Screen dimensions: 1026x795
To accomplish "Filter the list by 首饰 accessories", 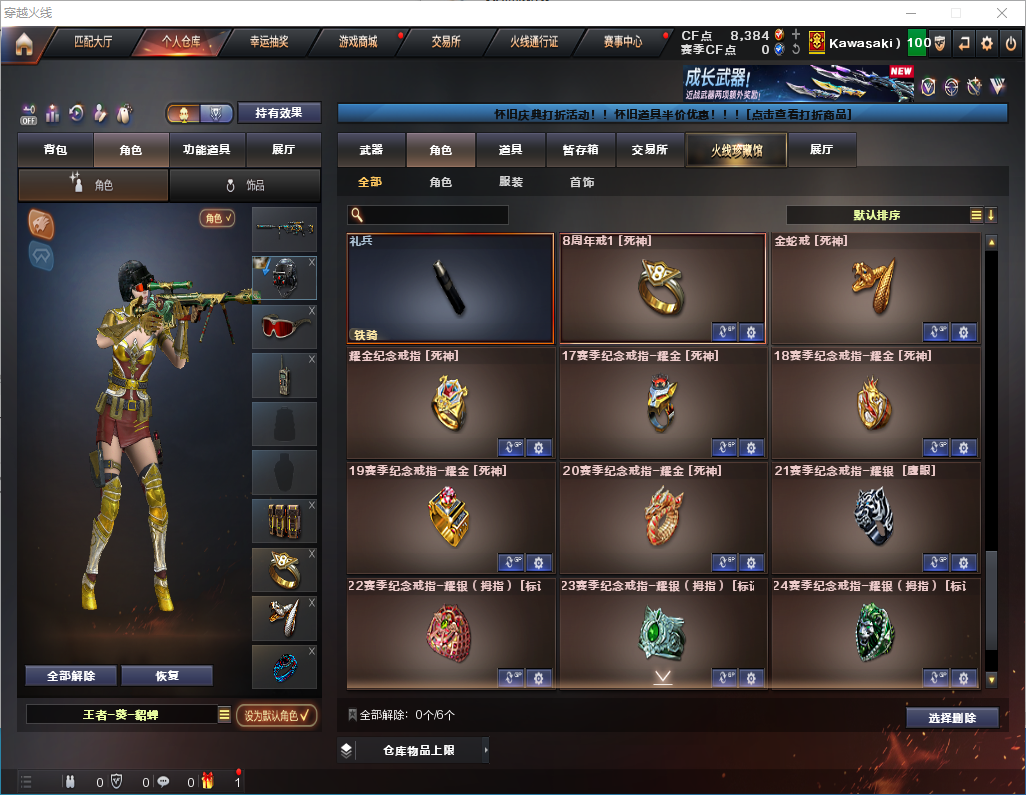I will tap(582, 182).
